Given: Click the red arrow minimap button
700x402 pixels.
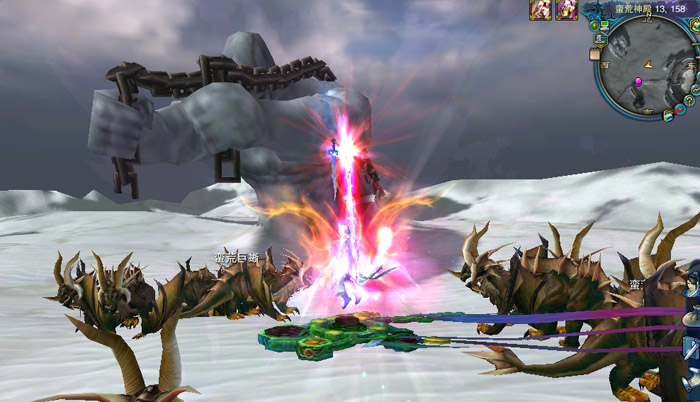Looking at the screenshot, I should point(678,111).
